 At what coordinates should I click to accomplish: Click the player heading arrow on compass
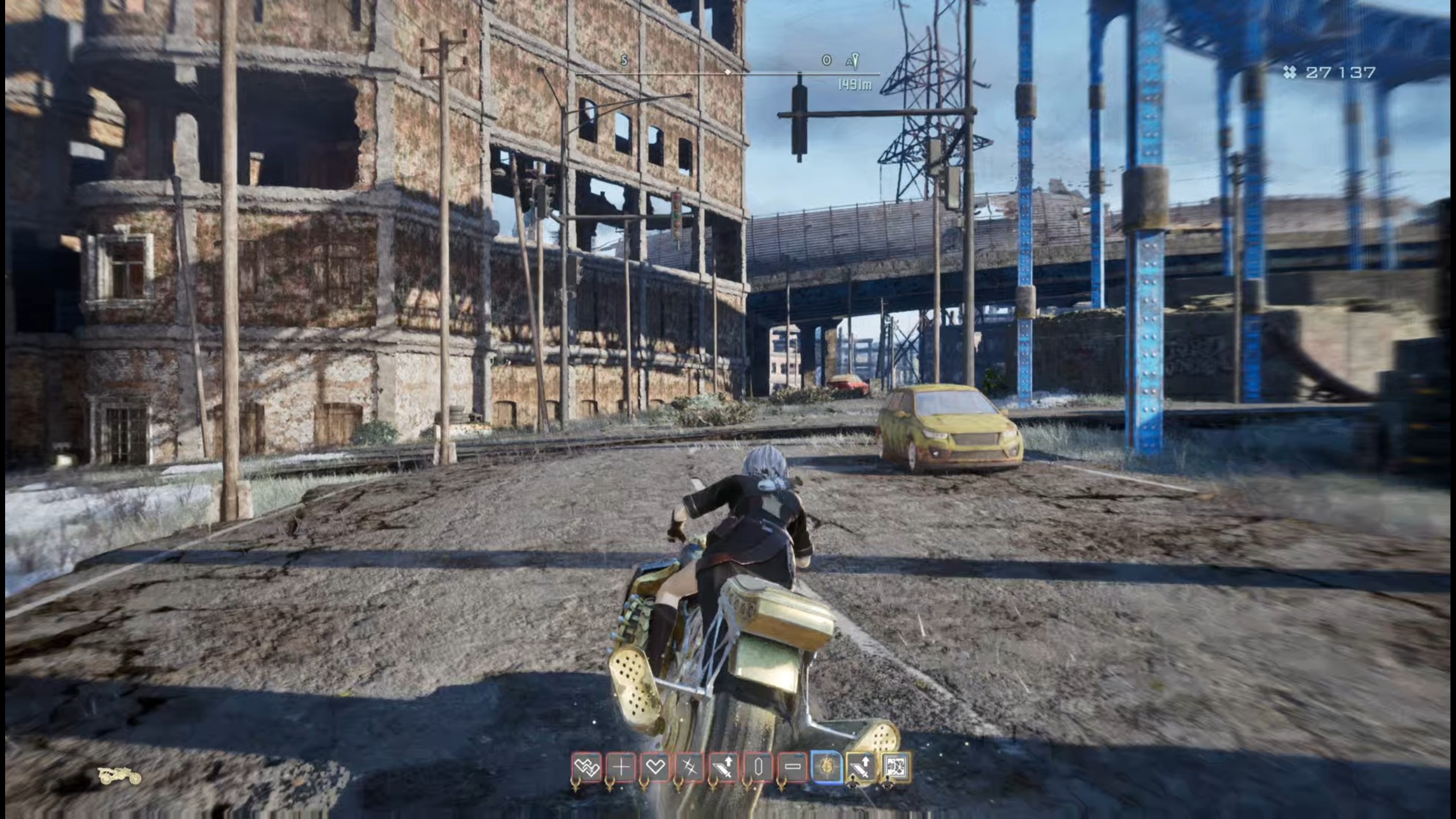tap(855, 60)
